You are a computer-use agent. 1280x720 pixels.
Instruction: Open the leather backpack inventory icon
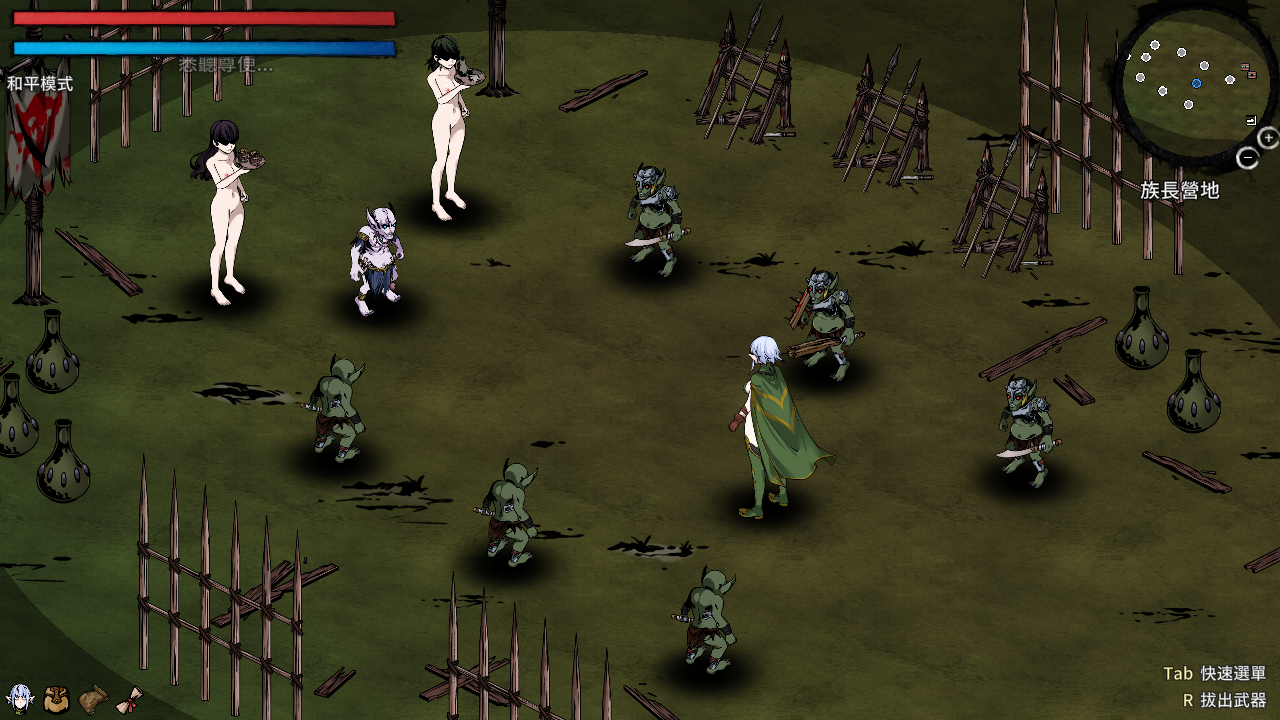tap(57, 699)
